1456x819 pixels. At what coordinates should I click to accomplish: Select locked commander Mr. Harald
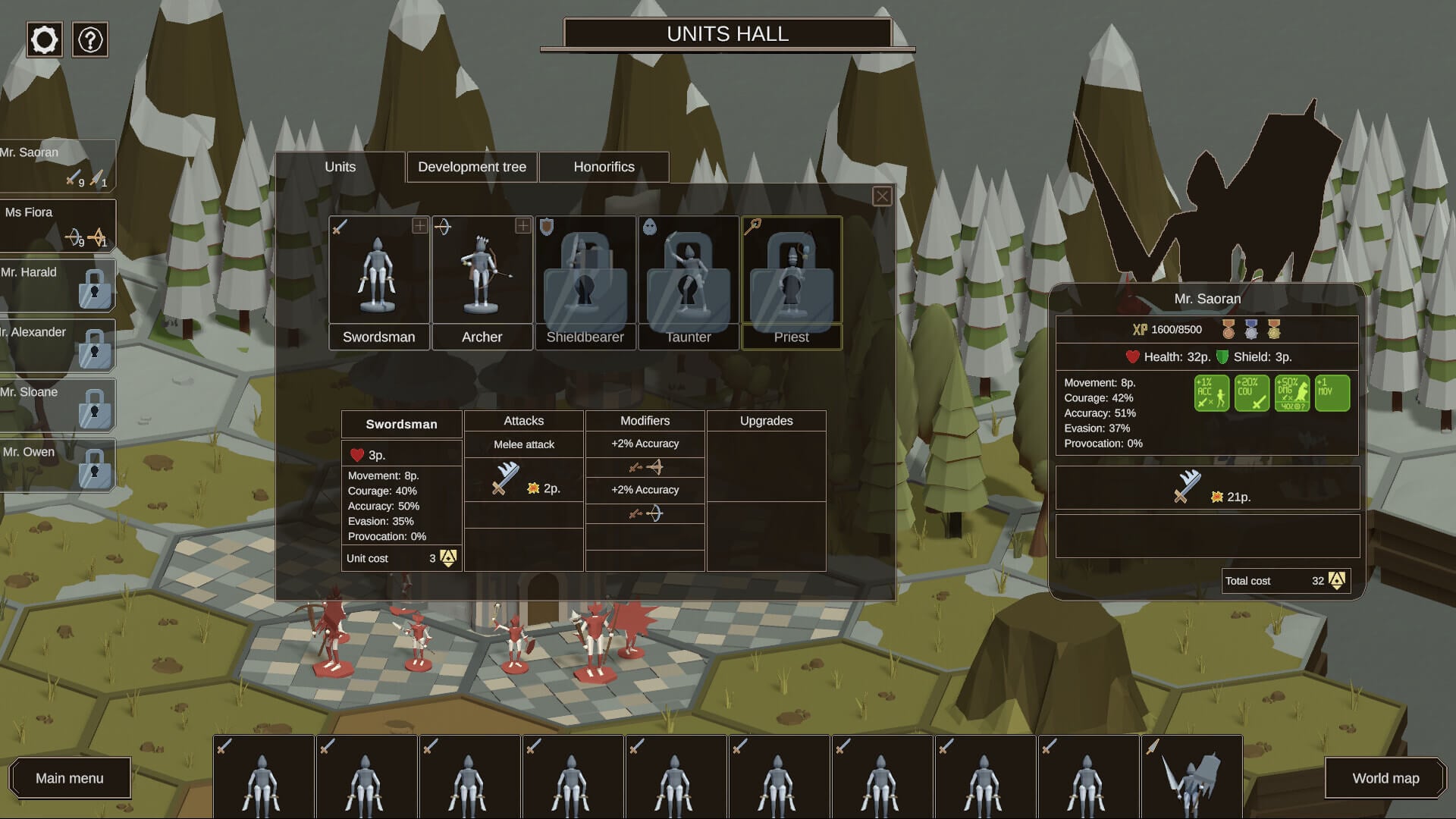click(53, 284)
